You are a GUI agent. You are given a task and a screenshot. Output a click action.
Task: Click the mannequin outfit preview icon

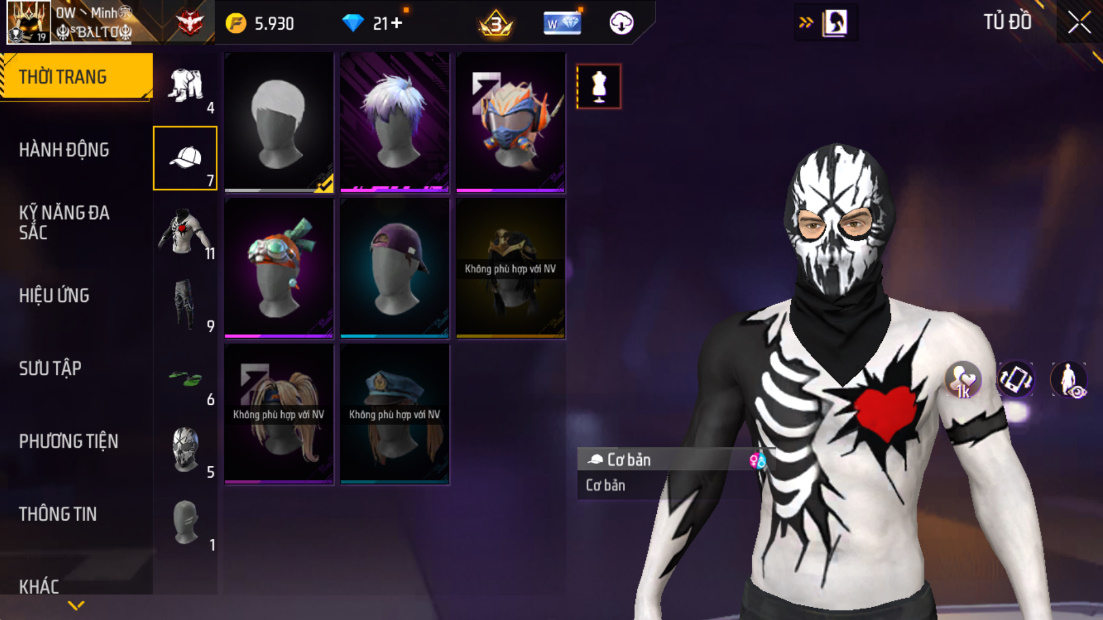[599, 87]
